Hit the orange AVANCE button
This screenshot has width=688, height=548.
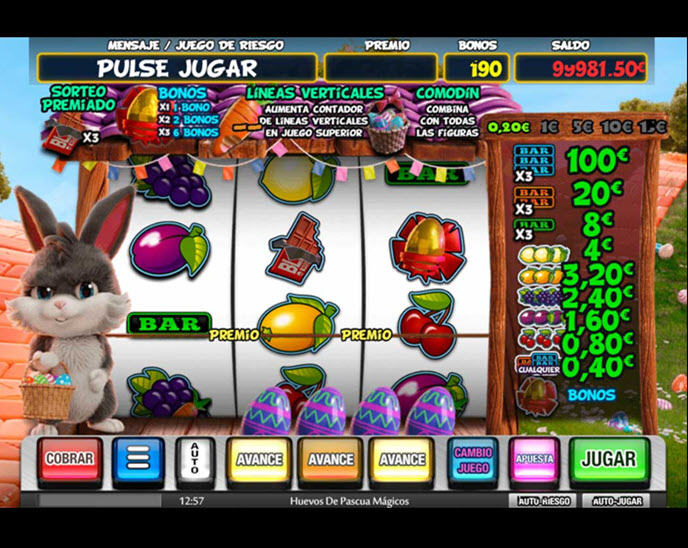(x=331, y=460)
